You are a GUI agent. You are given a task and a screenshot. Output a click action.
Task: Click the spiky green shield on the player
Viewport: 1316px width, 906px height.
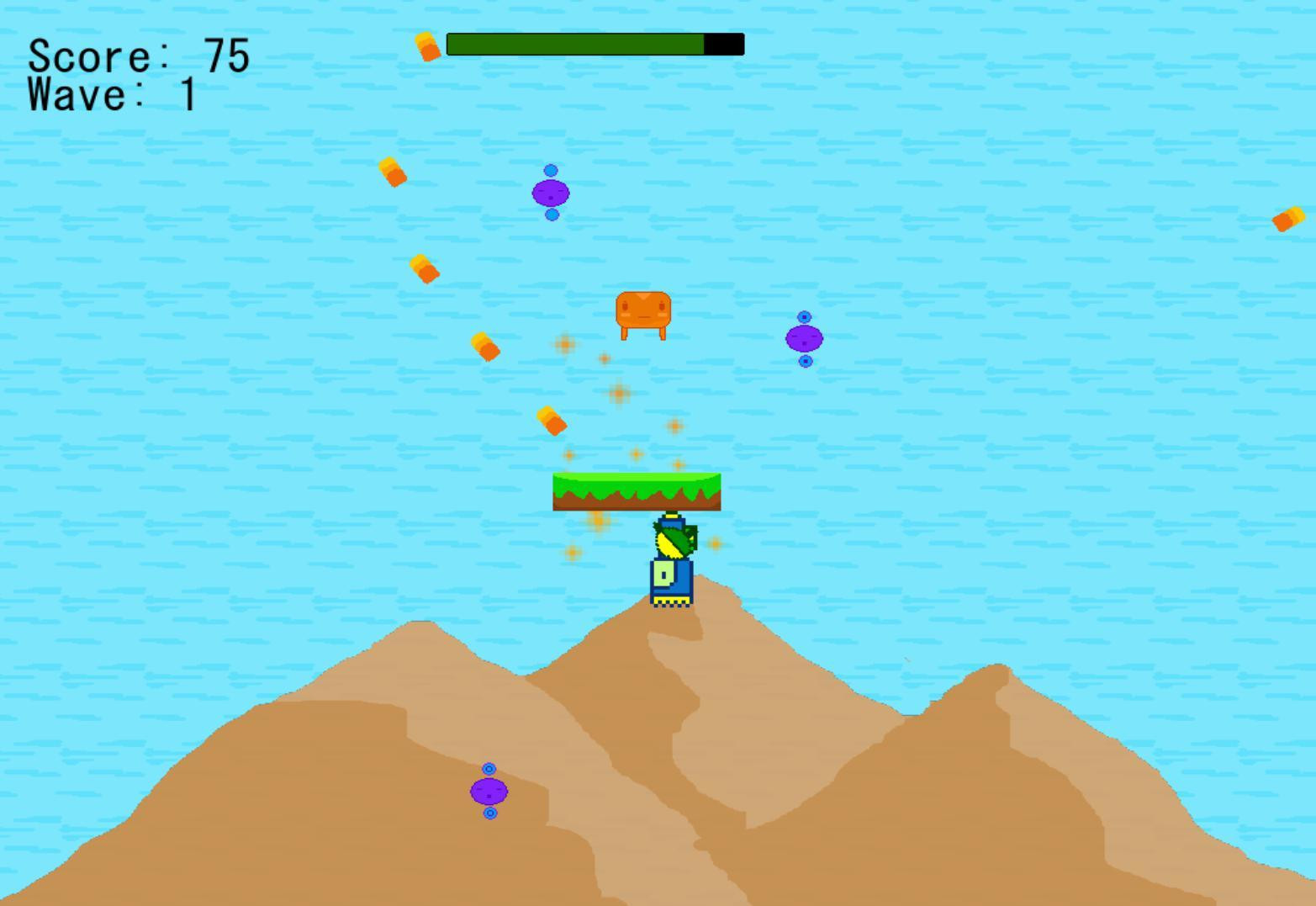click(673, 538)
